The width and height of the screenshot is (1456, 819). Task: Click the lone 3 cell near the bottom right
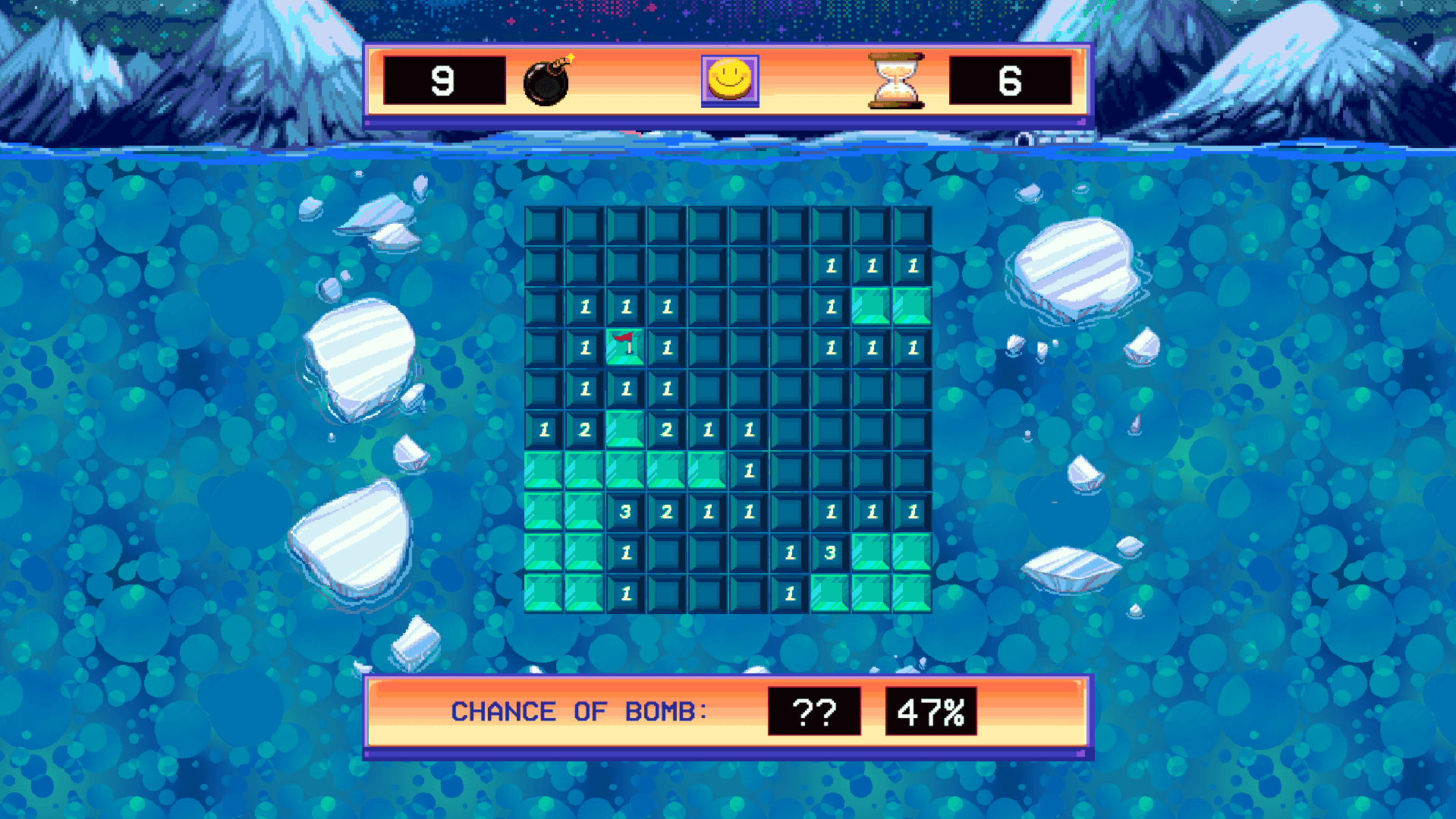830,553
